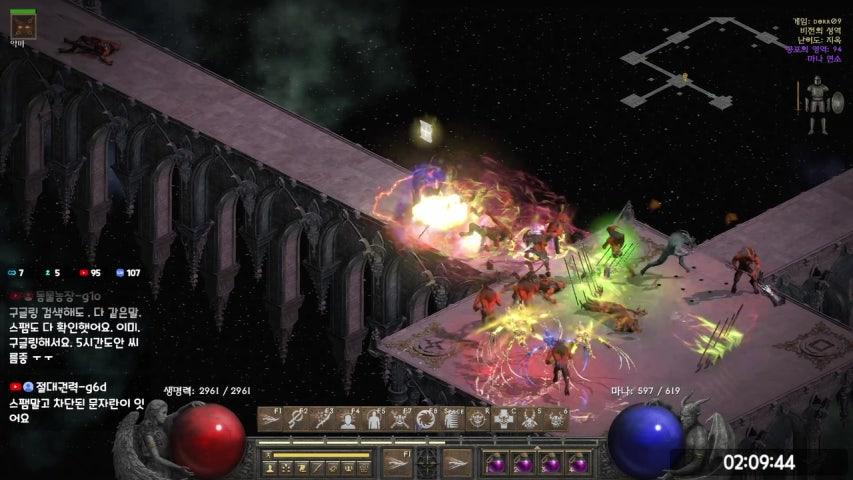Select the R-bound skull skill slot
This screenshot has height=480, width=853.
tap(478, 419)
